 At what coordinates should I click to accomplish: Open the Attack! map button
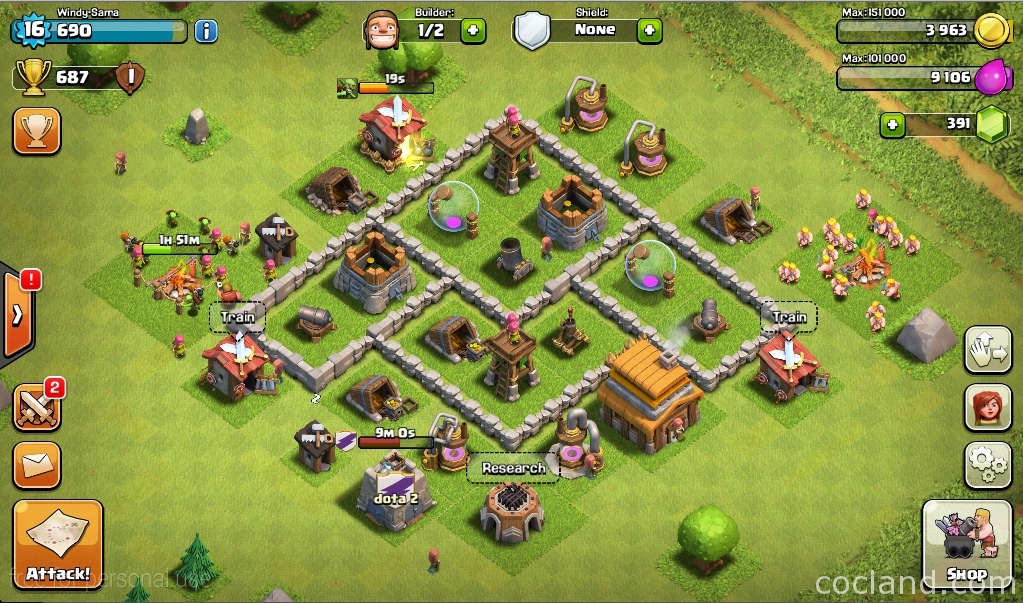58,544
